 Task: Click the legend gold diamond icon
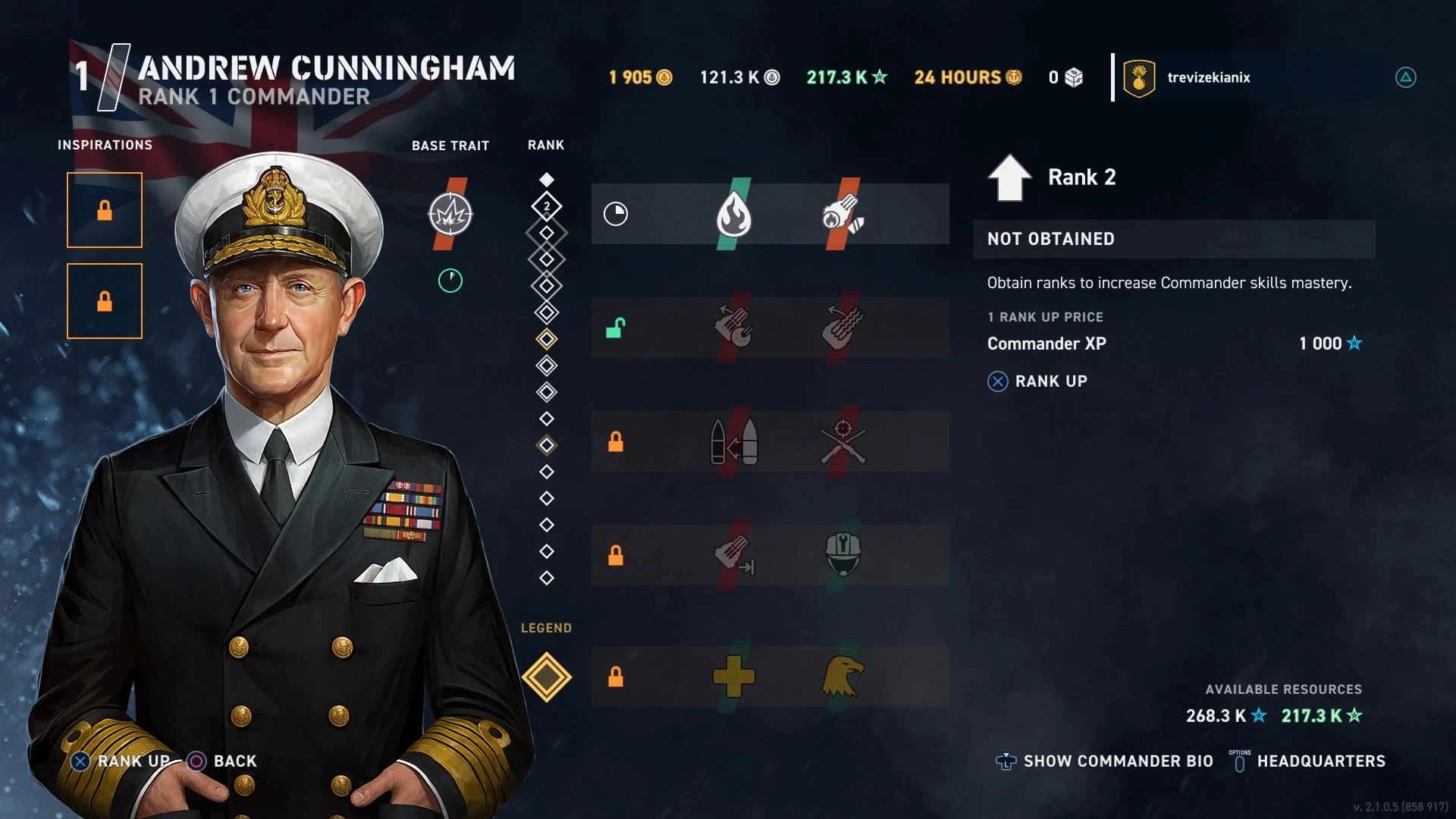[546, 677]
